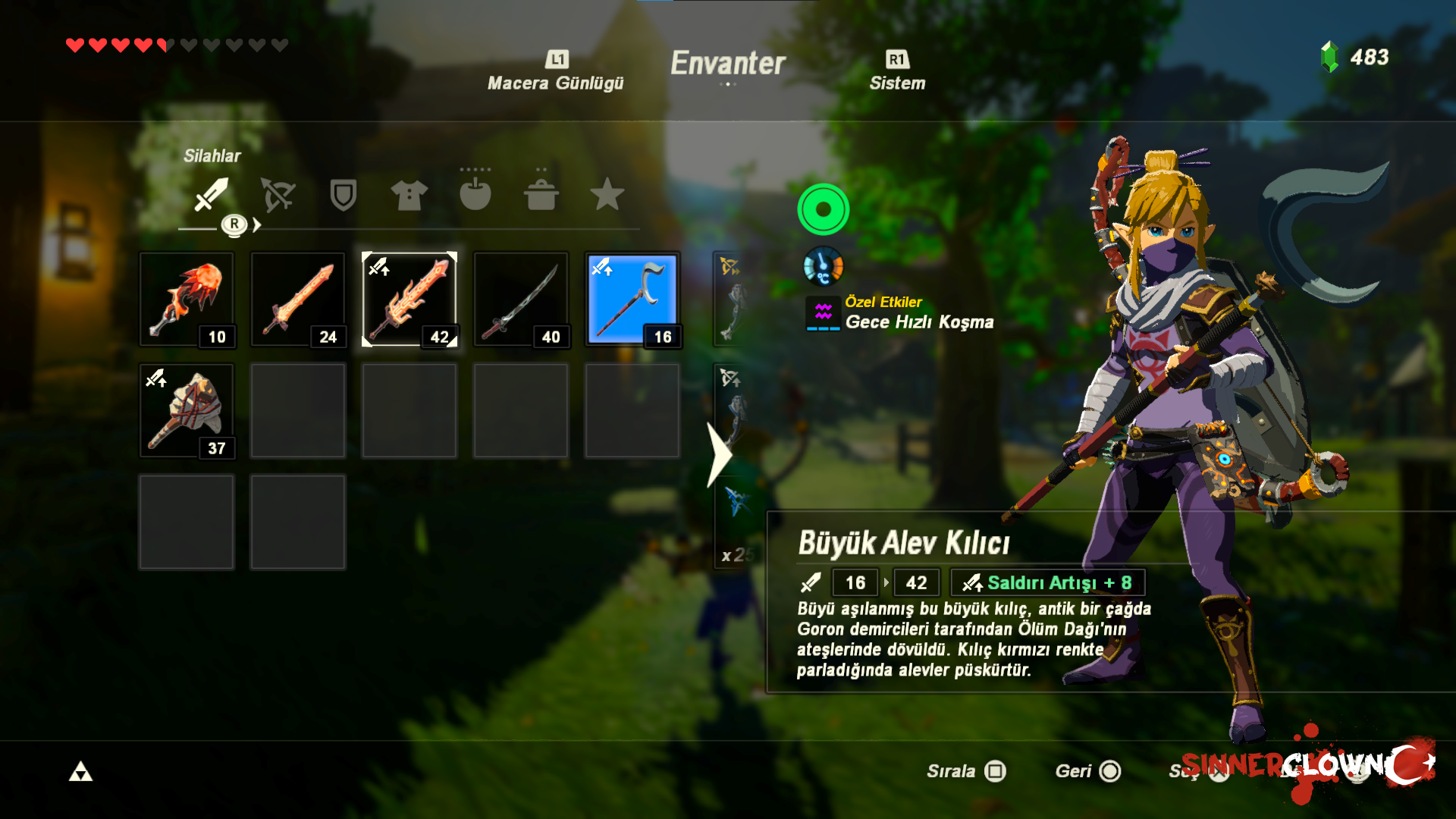Select the Büyük Alev Kılıcı slot with 42
The image size is (1456, 819).
(x=409, y=300)
